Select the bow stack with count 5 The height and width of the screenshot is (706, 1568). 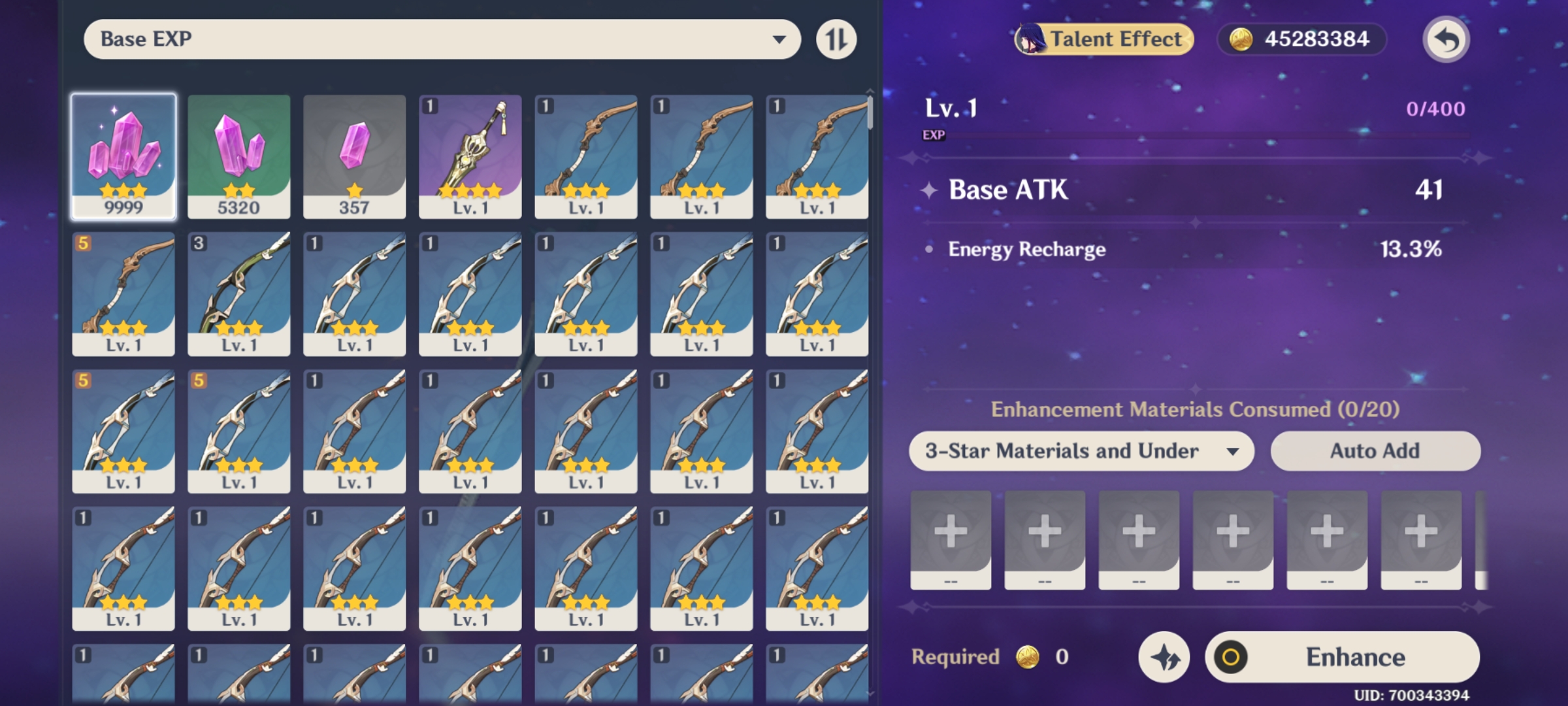click(x=124, y=293)
